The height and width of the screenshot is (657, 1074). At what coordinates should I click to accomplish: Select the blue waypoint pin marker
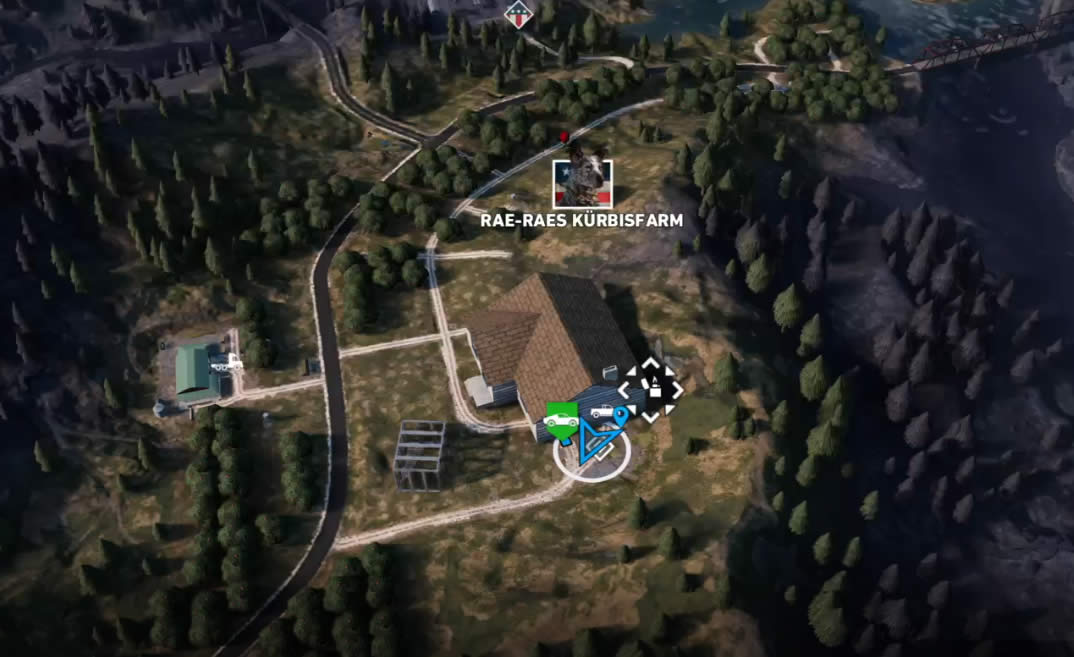(620, 414)
